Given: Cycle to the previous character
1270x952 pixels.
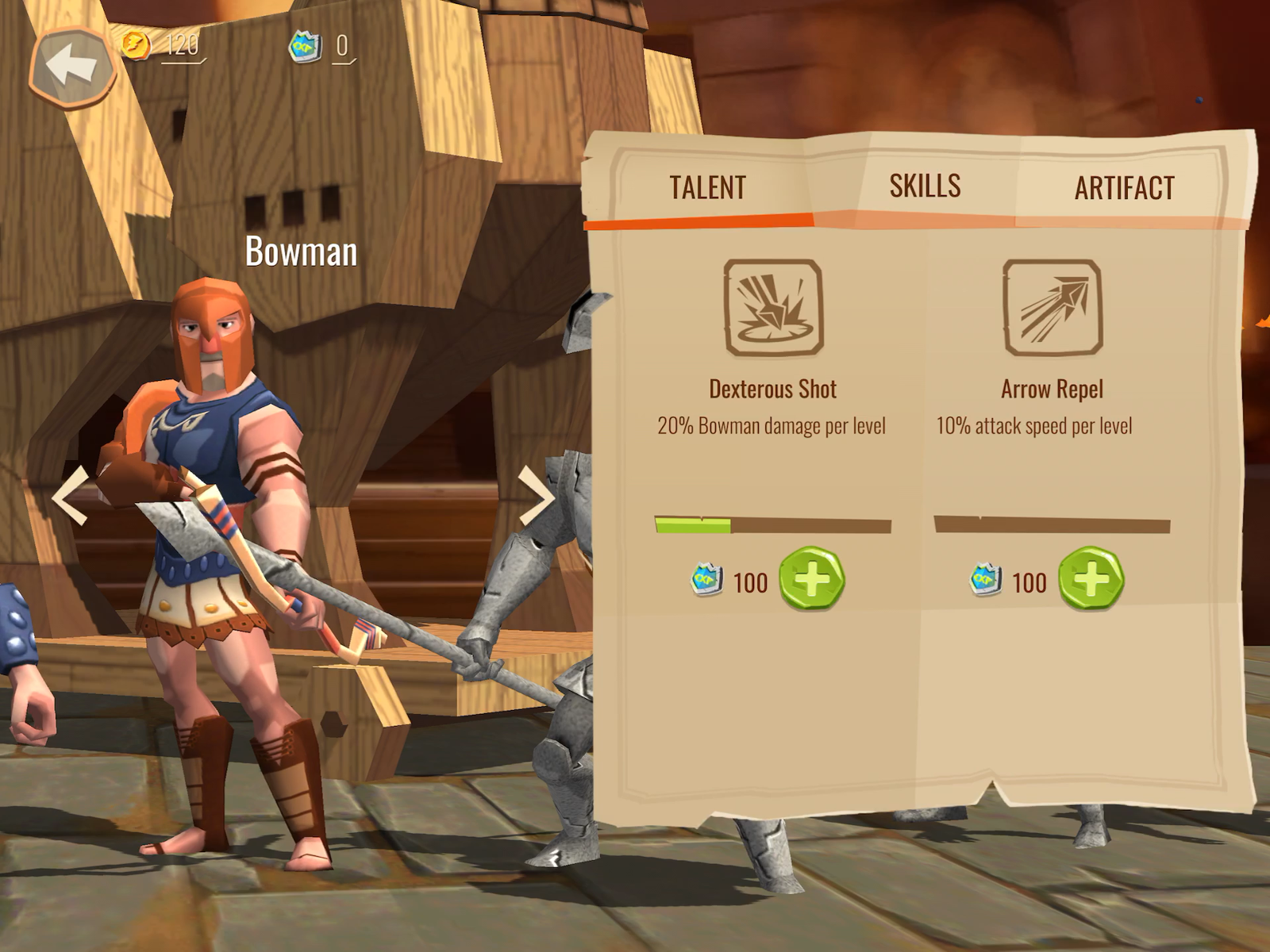Looking at the screenshot, I should (71, 497).
